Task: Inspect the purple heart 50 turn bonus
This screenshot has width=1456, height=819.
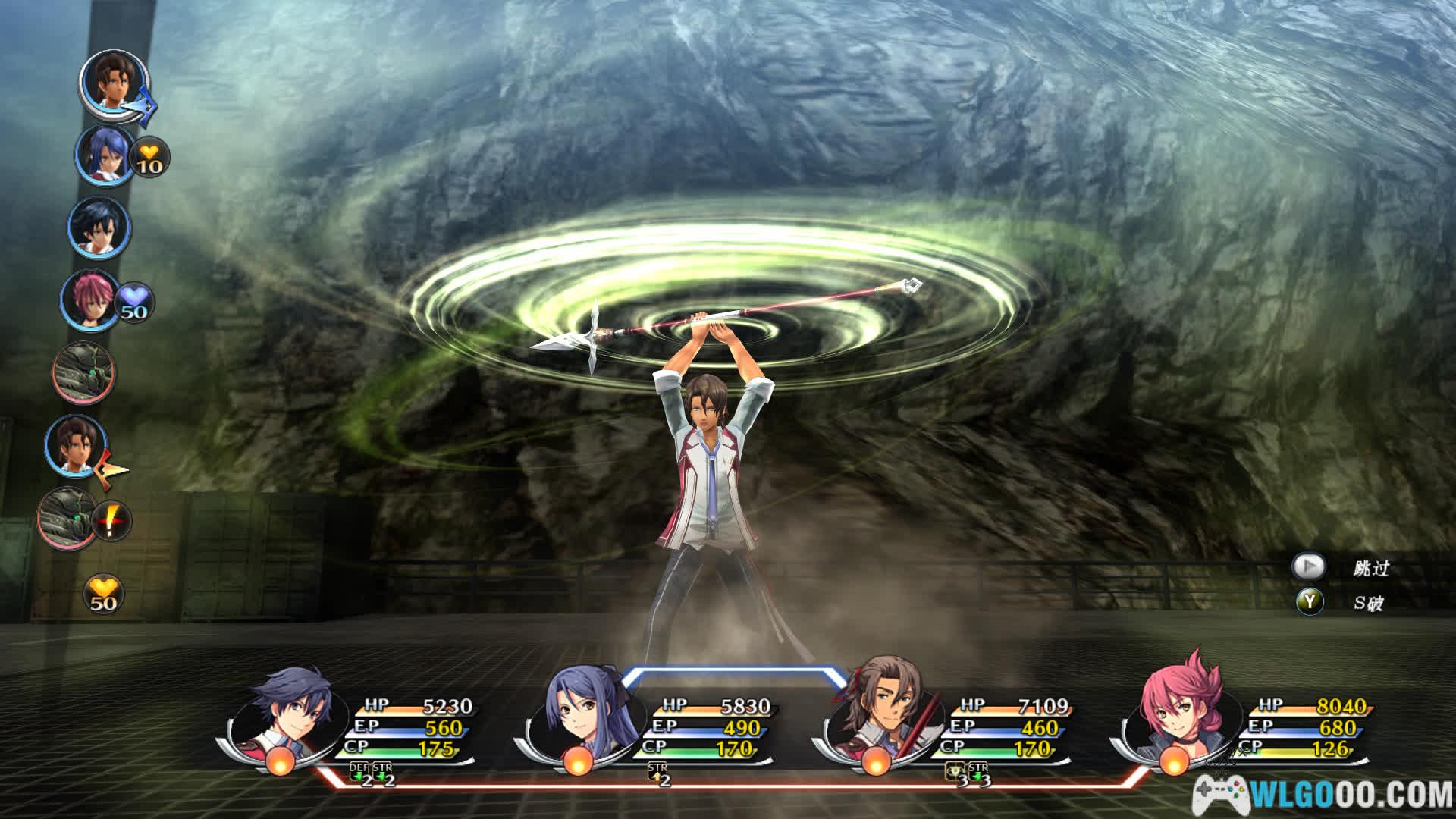Action: coord(133,303)
